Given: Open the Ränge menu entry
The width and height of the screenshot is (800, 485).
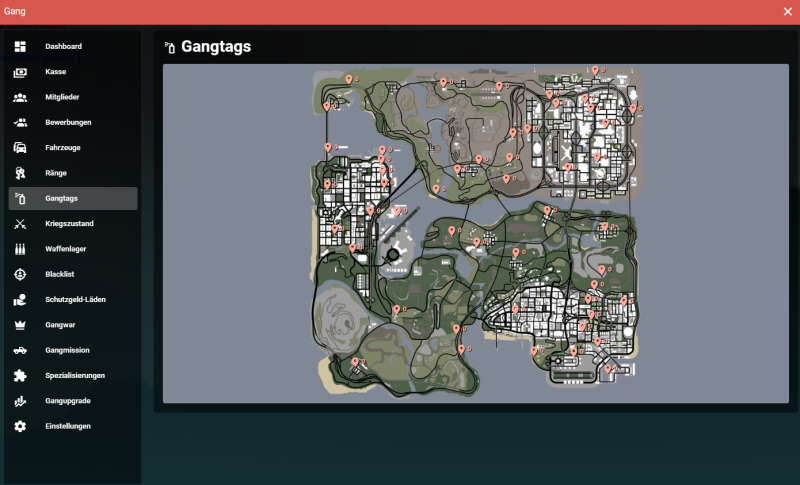Looking at the screenshot, I should coord(56,173).
